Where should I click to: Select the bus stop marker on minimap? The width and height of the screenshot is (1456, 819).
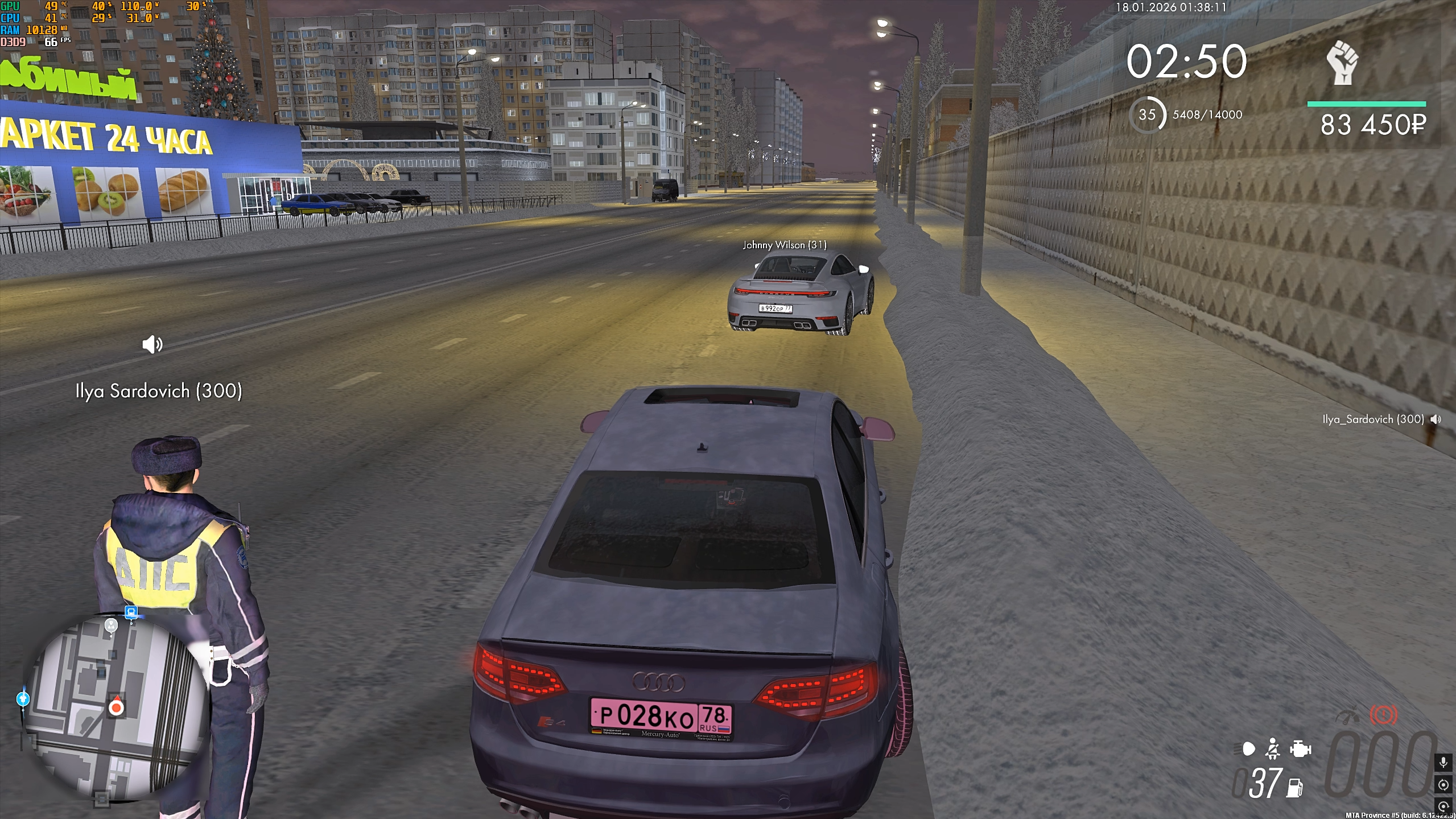pos(131,612)
